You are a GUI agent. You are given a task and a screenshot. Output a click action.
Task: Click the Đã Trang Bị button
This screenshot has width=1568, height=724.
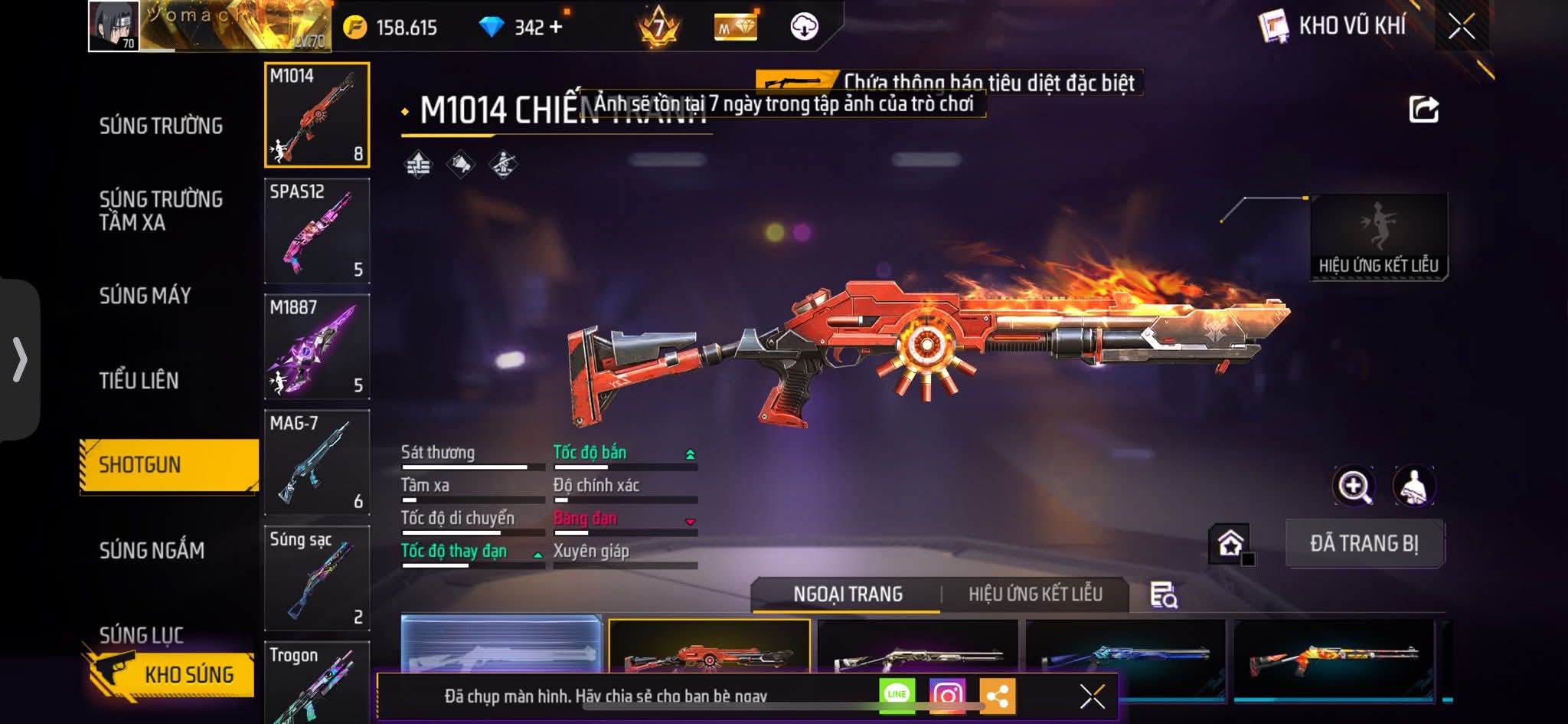pyautogui.click(x=1364, y=544)
